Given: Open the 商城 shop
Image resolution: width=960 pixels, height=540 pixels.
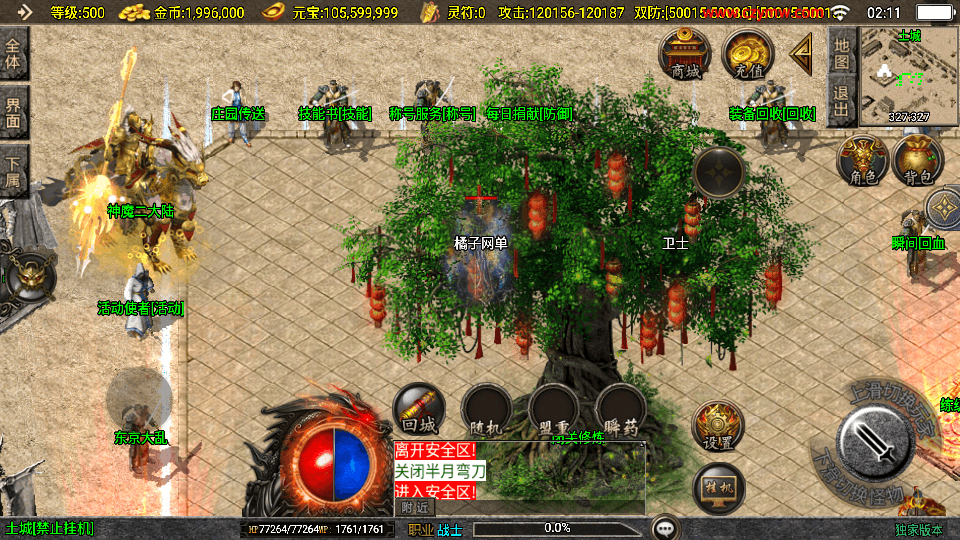Looking at the screenshot, I should 685,52.
